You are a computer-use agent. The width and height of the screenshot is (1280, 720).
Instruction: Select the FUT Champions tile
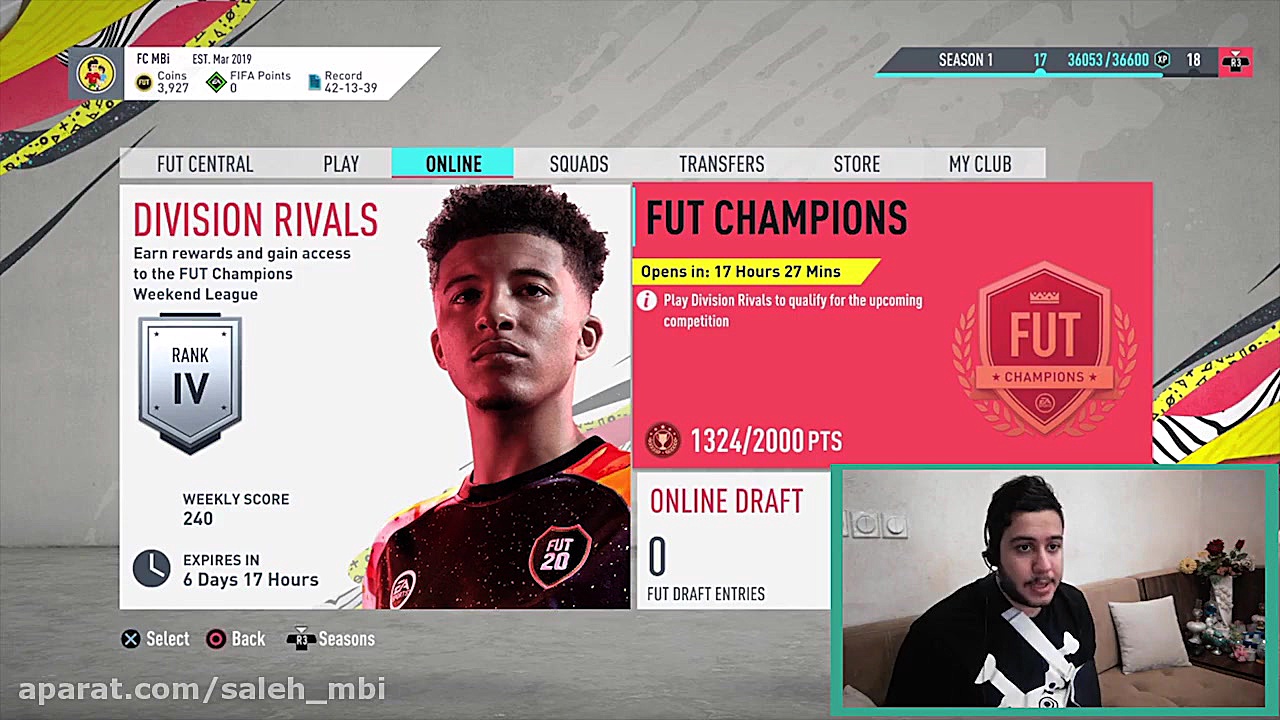[892, 325]
